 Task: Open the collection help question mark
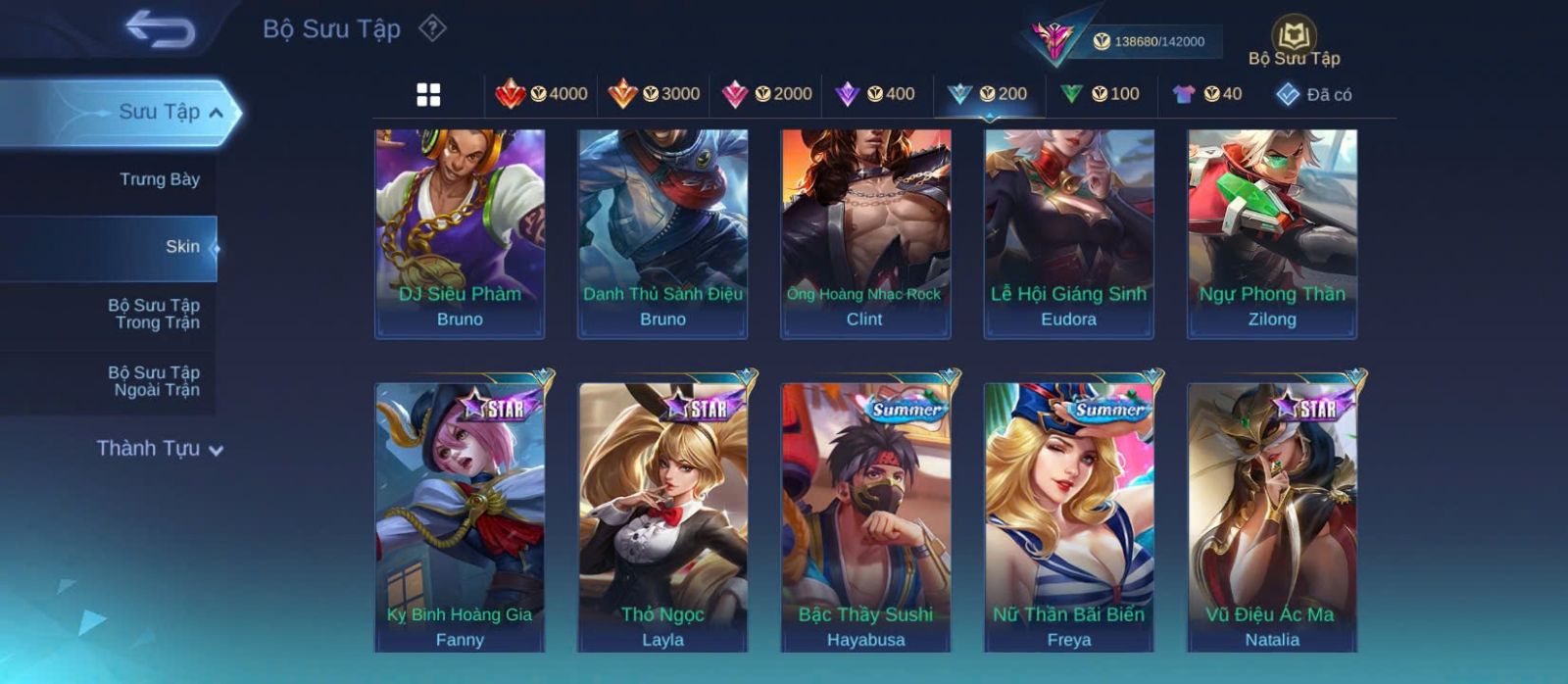[x=432, y=28]
